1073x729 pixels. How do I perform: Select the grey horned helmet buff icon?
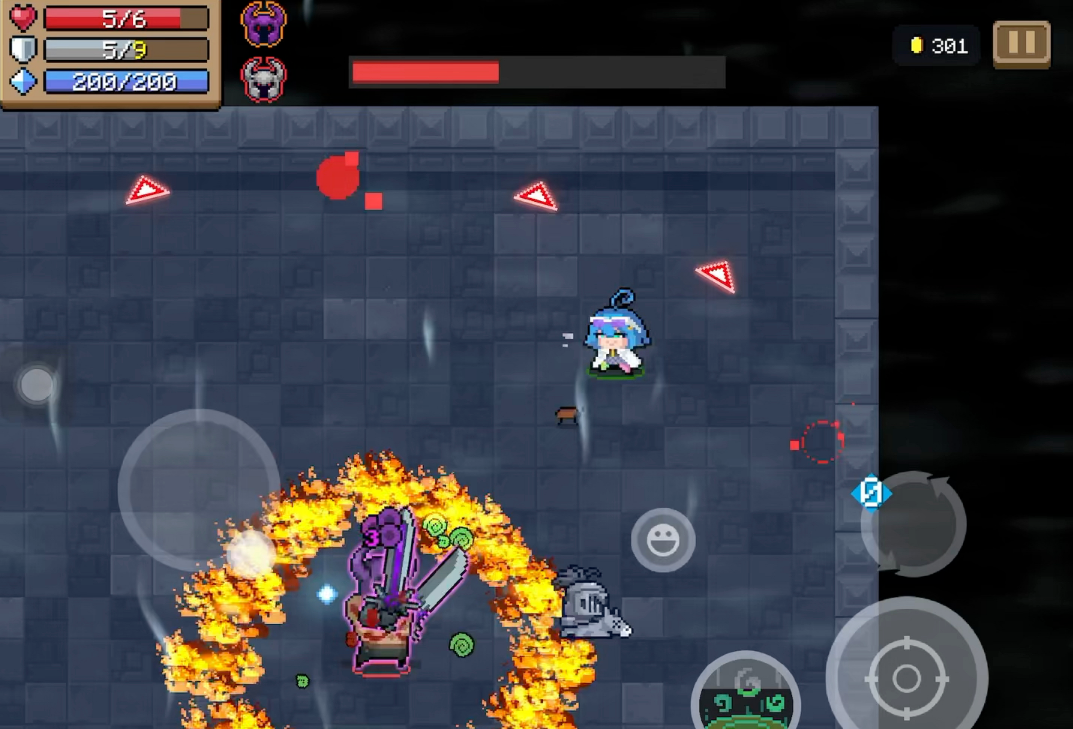tap(264, 80)
